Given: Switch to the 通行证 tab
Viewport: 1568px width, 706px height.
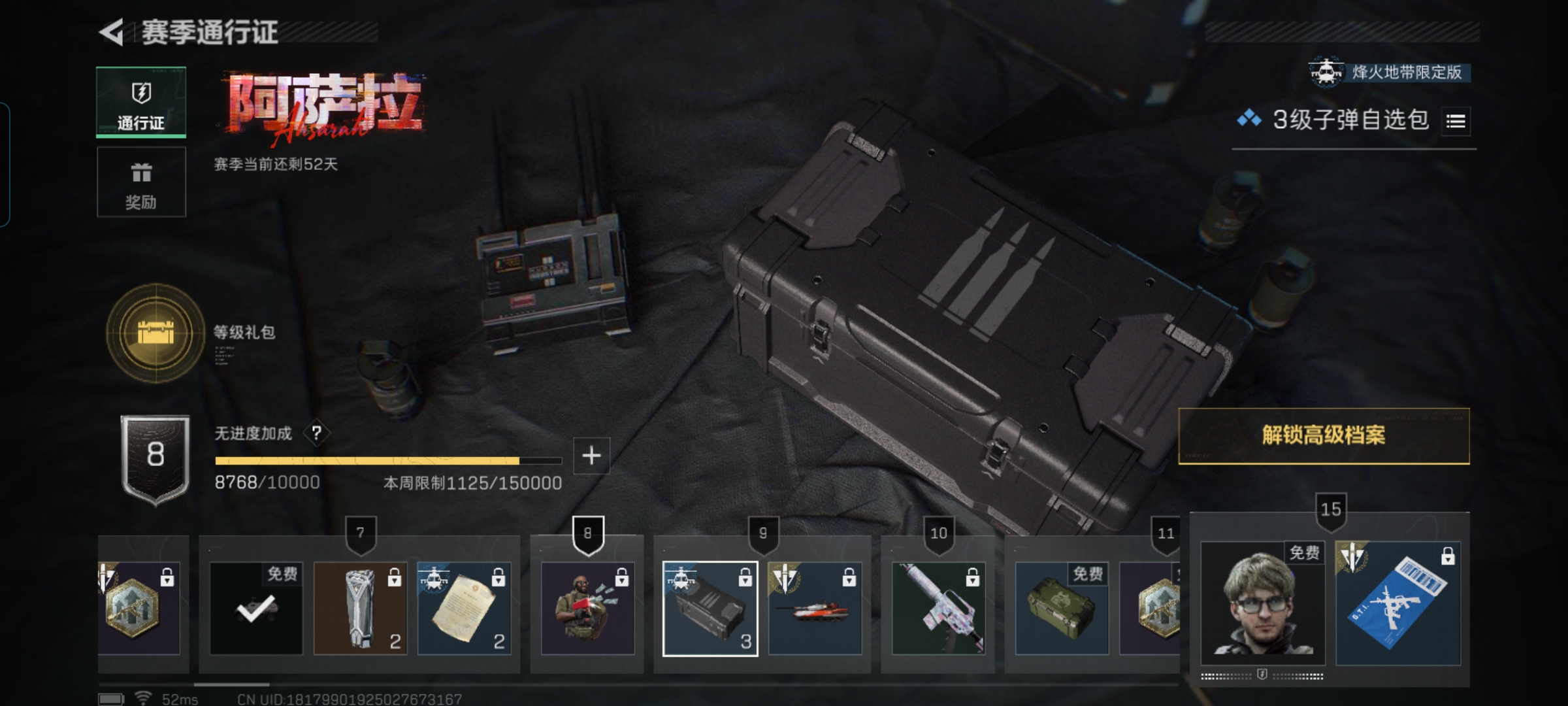Looking at the screenshot, I should [141, 102].
